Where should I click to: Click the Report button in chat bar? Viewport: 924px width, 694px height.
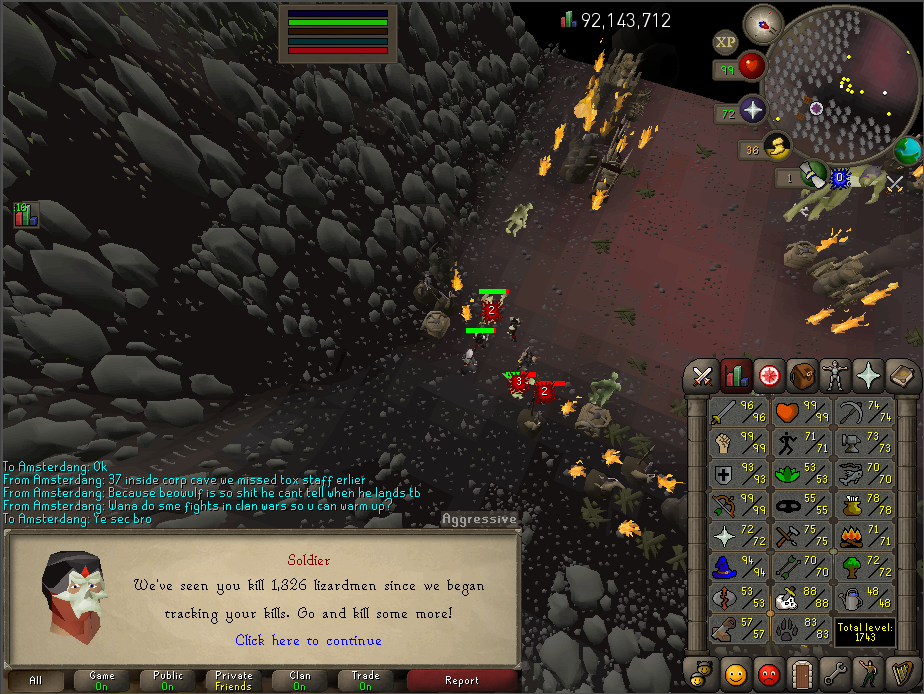pyautogui.click(x=462, y=681)
